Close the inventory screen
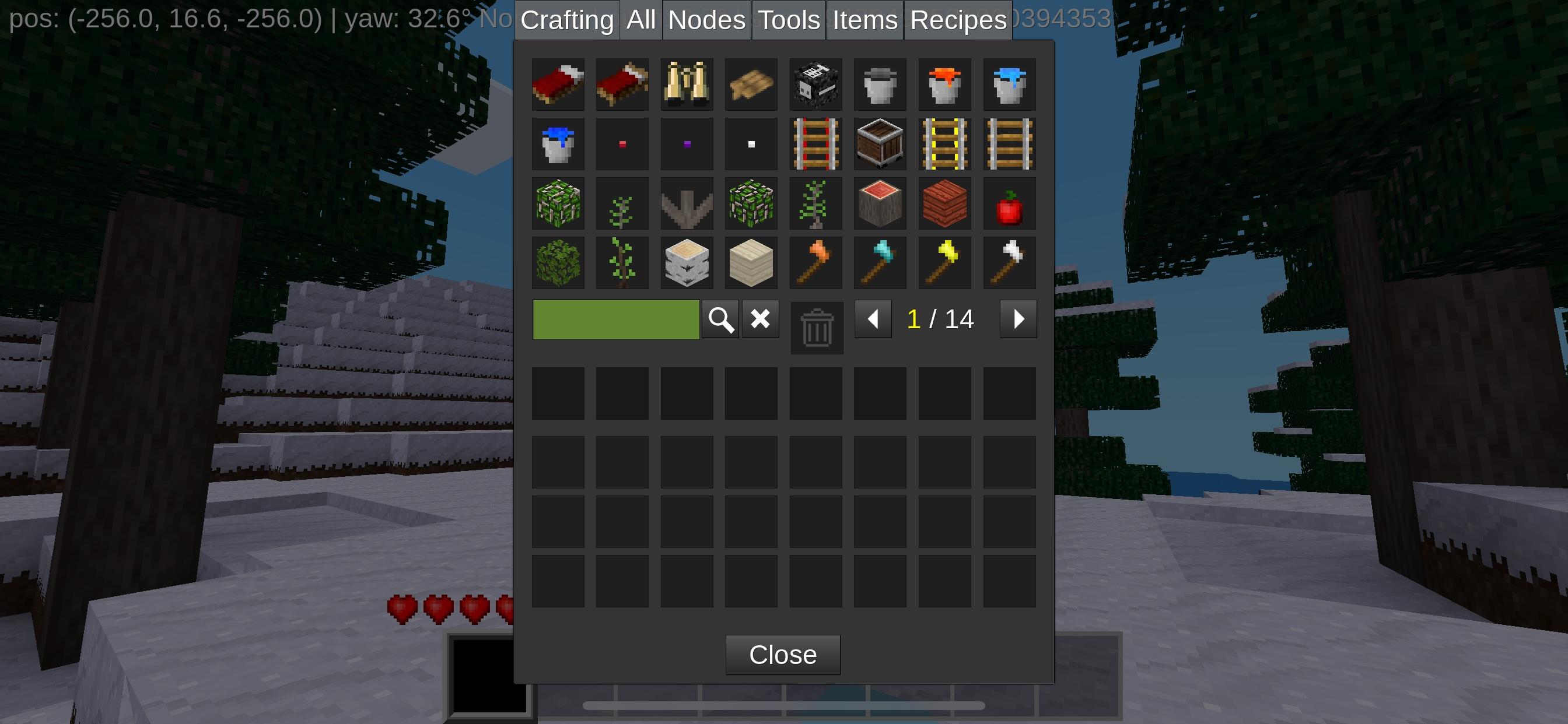This screenshot has width=1568, height=724. coord(783,655)
